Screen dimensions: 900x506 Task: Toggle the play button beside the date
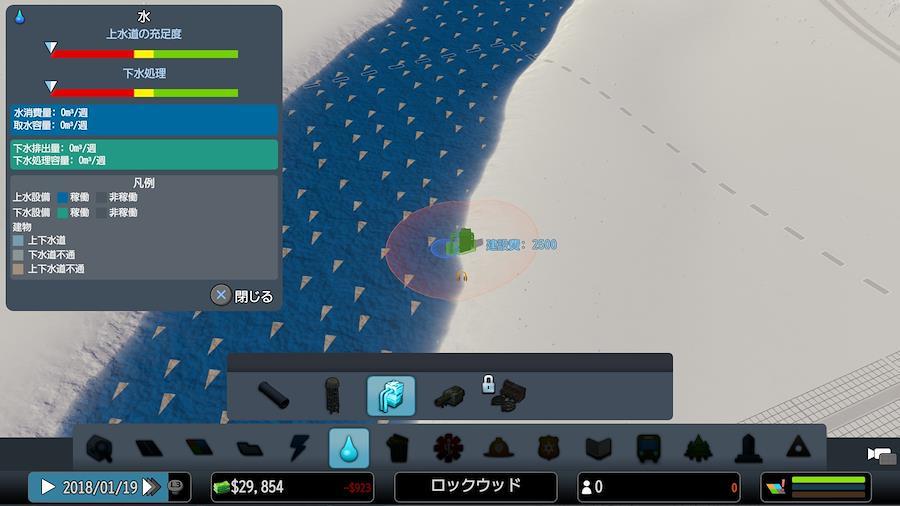coord(47,487)
